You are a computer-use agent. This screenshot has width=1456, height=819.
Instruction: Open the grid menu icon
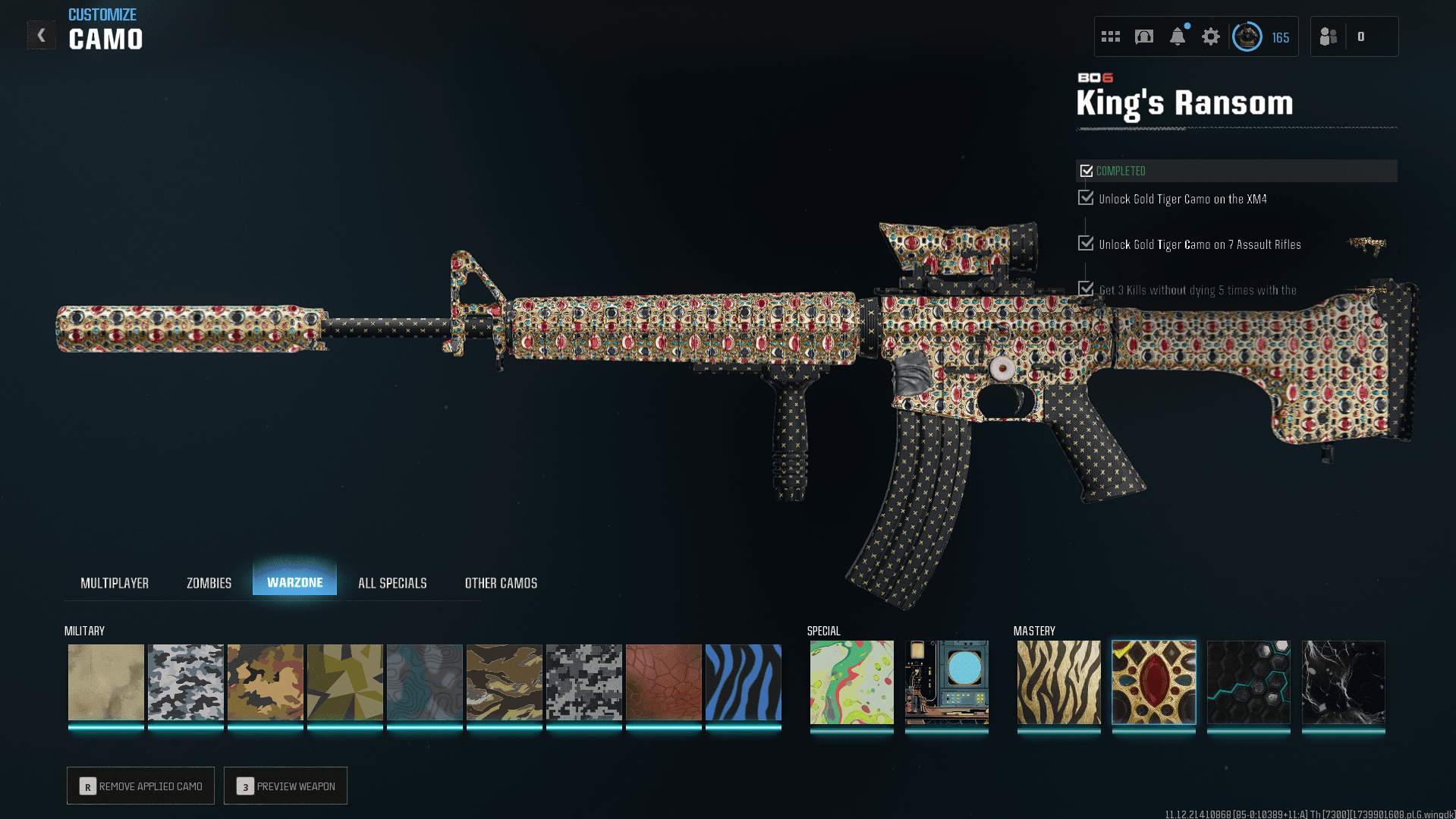(1110, 36)
